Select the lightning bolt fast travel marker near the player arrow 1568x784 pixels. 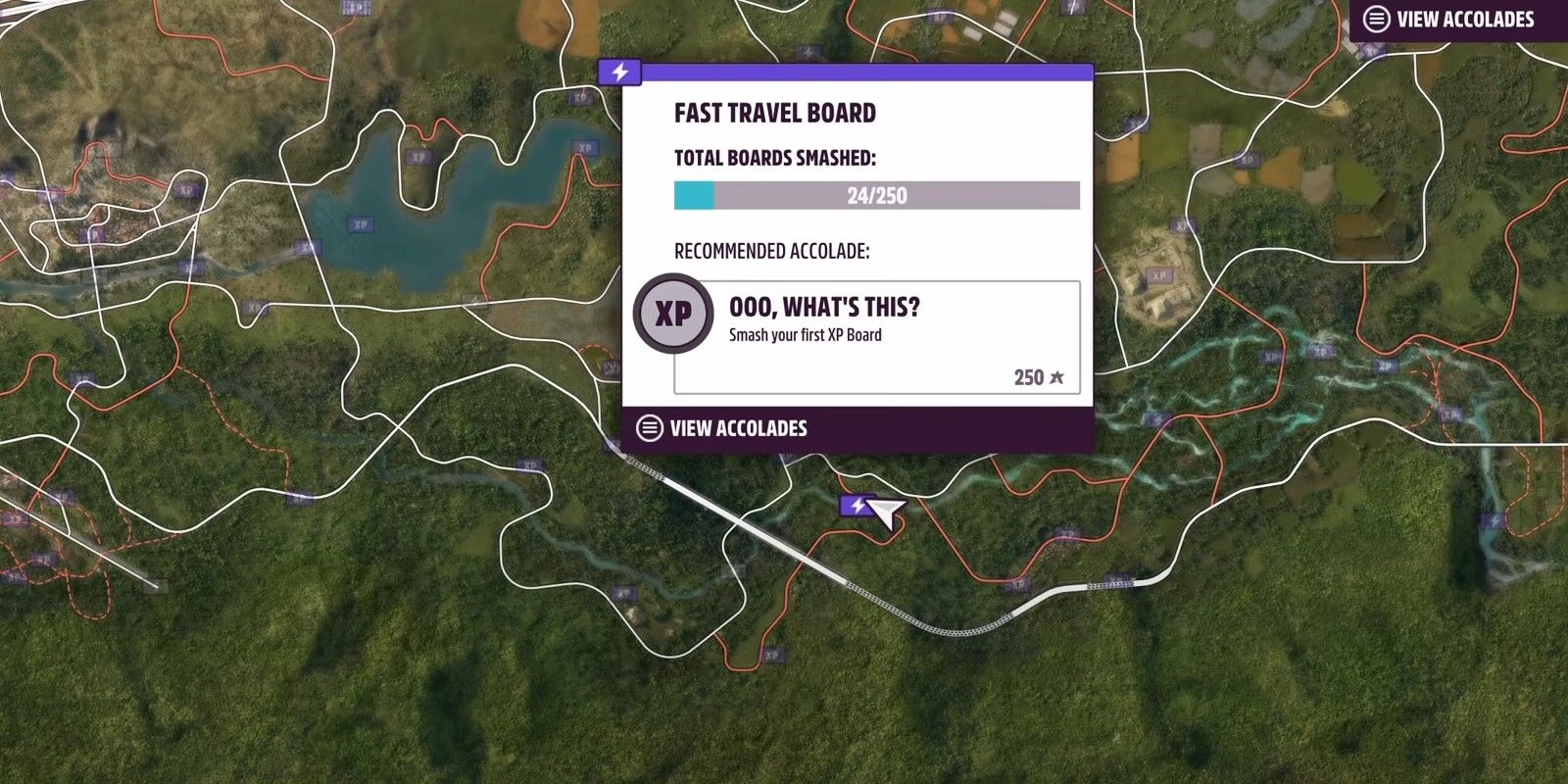click(x=857, y=506)
